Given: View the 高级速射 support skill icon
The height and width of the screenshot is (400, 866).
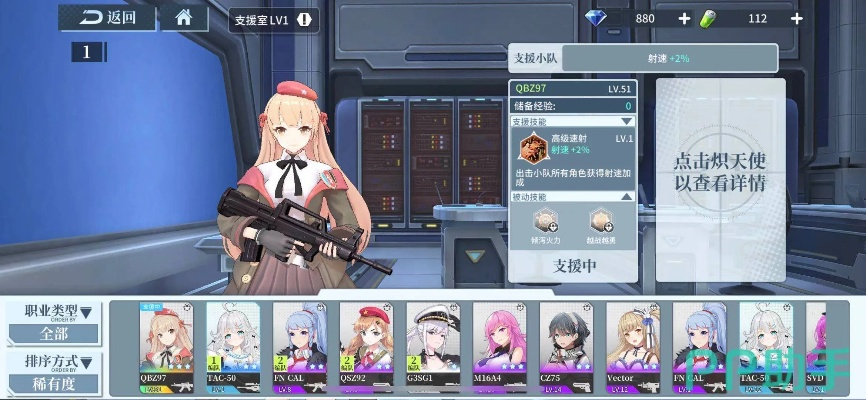Looking at the screenshot, I should coord(533,146).
